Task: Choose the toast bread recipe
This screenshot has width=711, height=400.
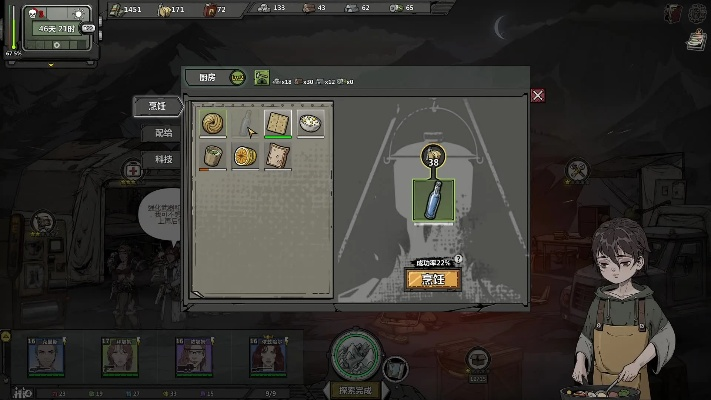Action: coord(278,155)
